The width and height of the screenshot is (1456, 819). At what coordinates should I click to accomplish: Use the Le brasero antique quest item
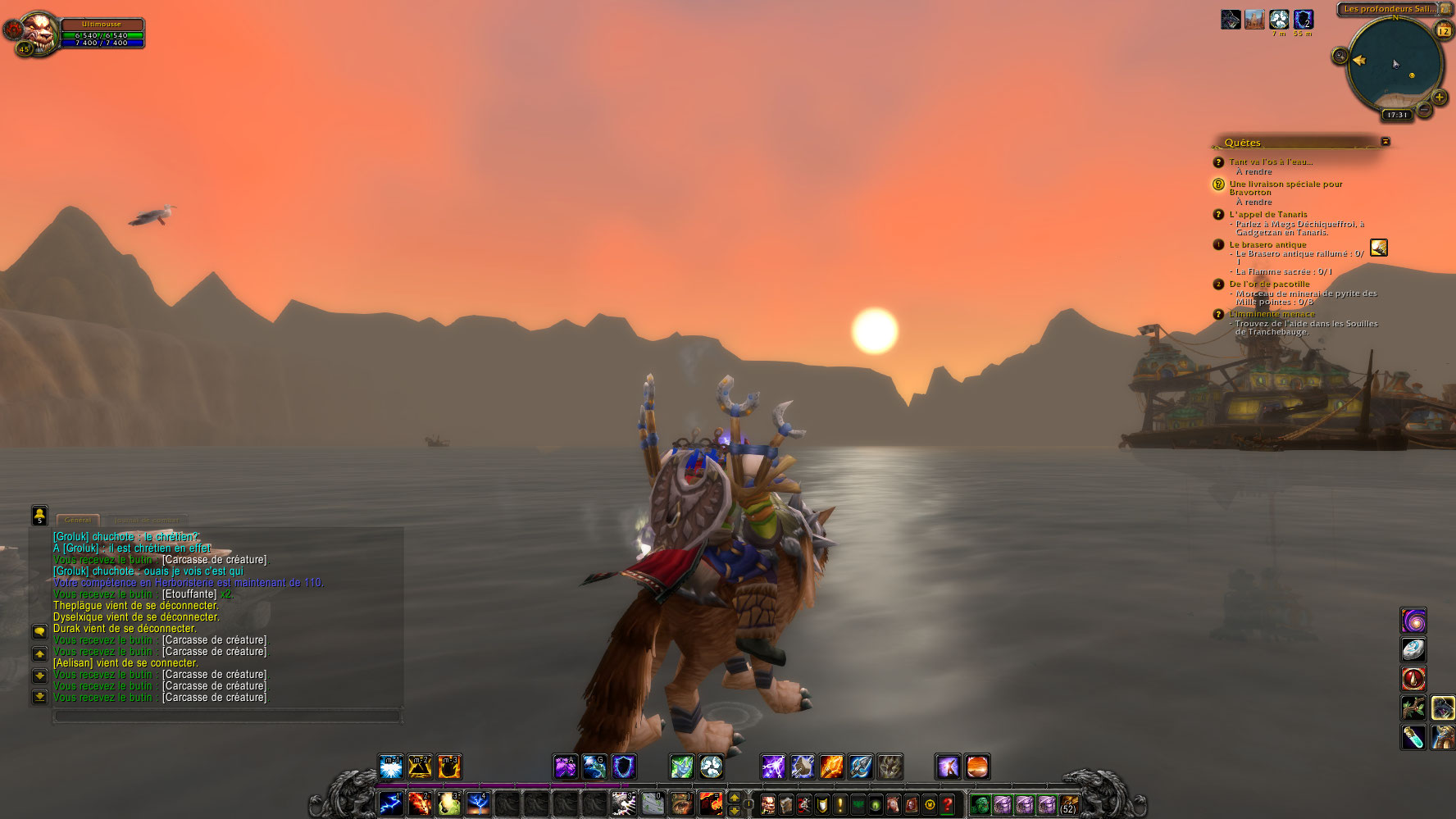tap(1379, 247)
